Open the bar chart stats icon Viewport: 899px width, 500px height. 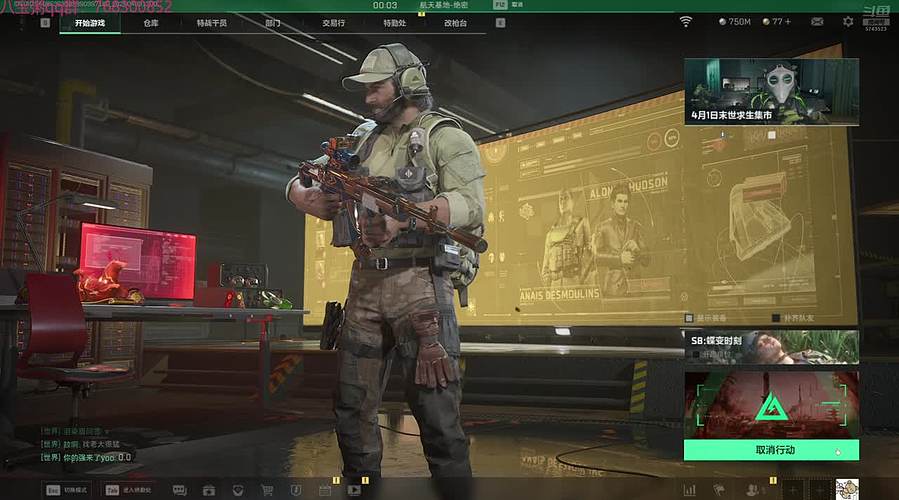tap(689, 490)
